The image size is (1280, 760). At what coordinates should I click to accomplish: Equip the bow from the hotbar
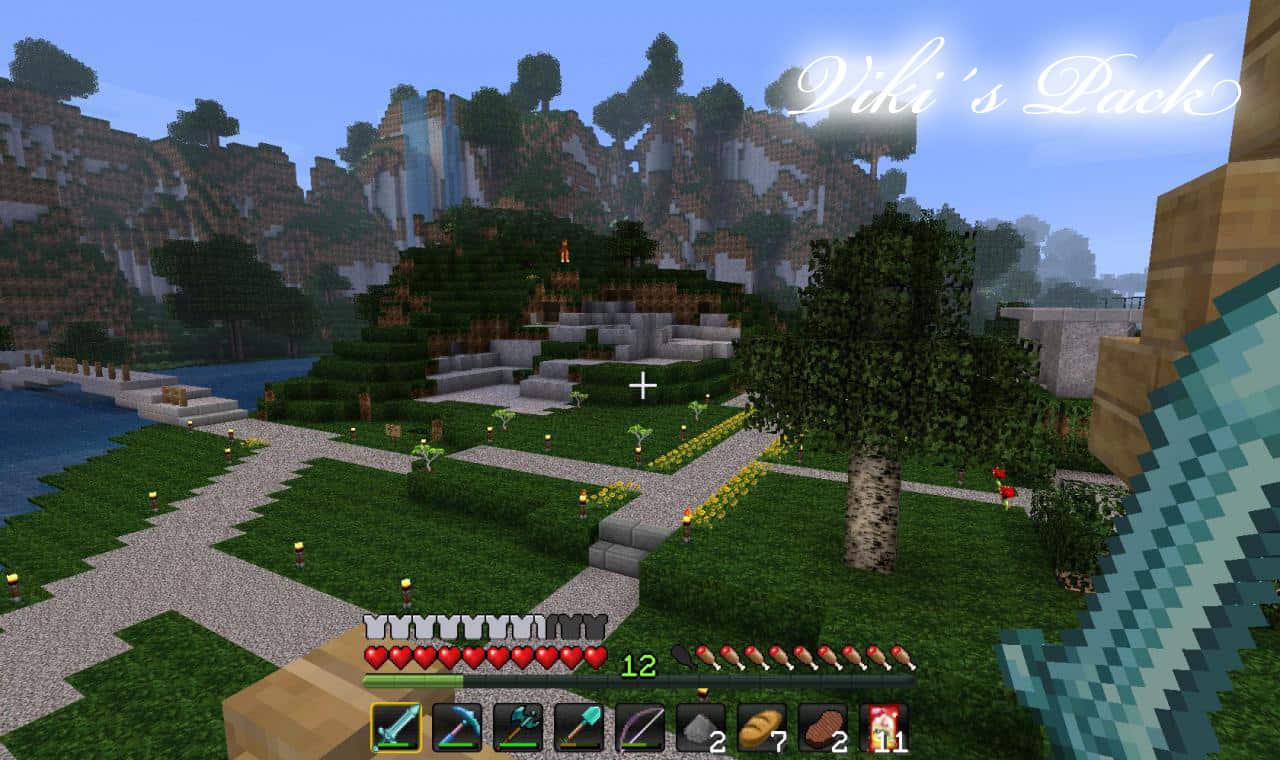pyautogui.click(x=640, y=727)
